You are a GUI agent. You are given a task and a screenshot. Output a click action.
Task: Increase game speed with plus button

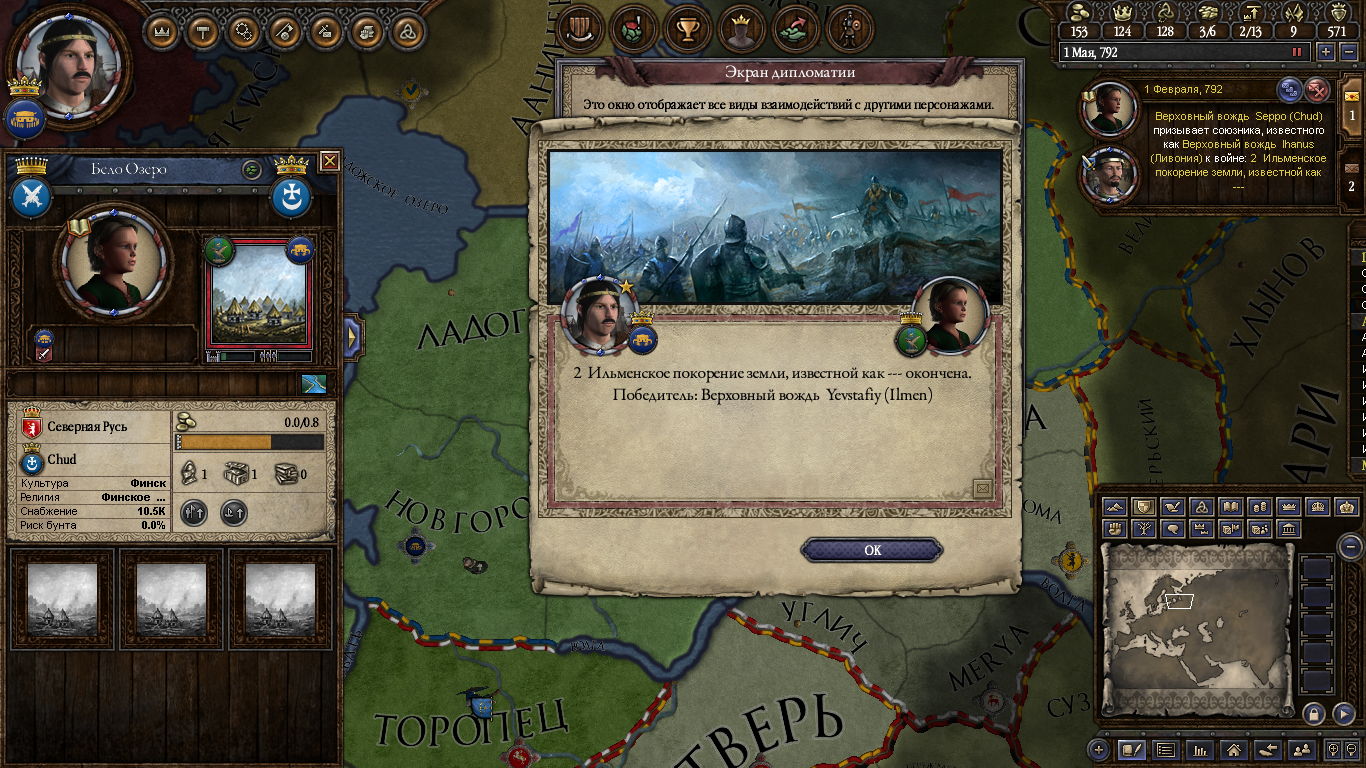point(1326,52)
